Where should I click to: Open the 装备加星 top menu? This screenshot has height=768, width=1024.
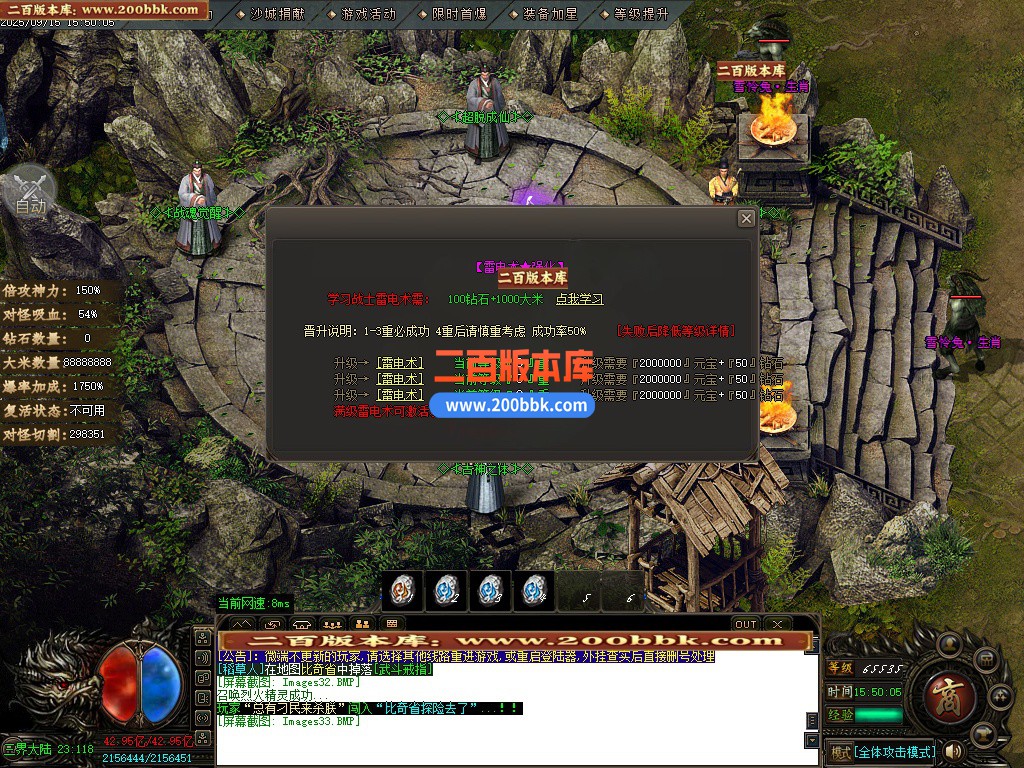(549, 14)
